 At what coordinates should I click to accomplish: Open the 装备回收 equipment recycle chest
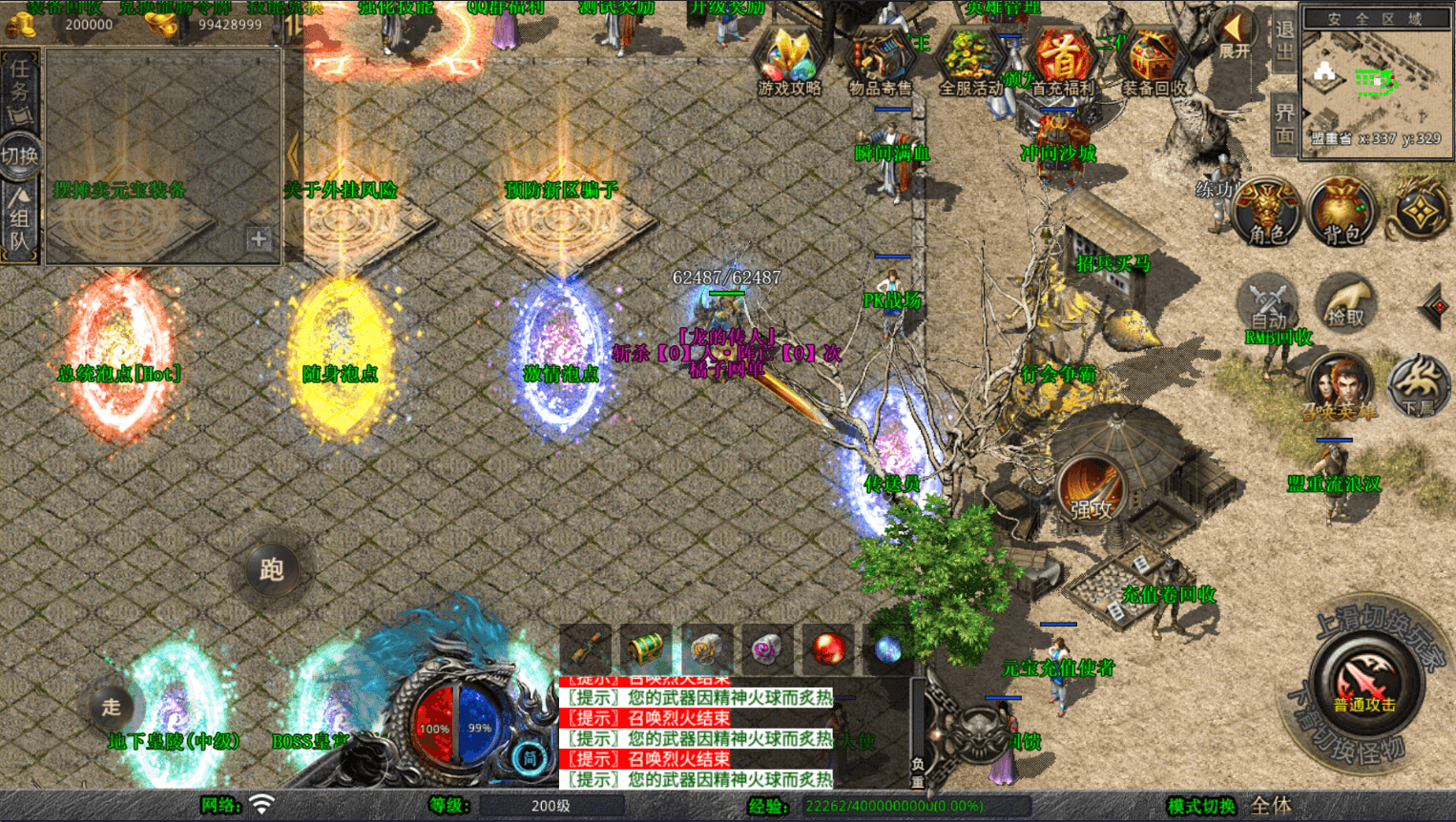tap(1153, 60)
